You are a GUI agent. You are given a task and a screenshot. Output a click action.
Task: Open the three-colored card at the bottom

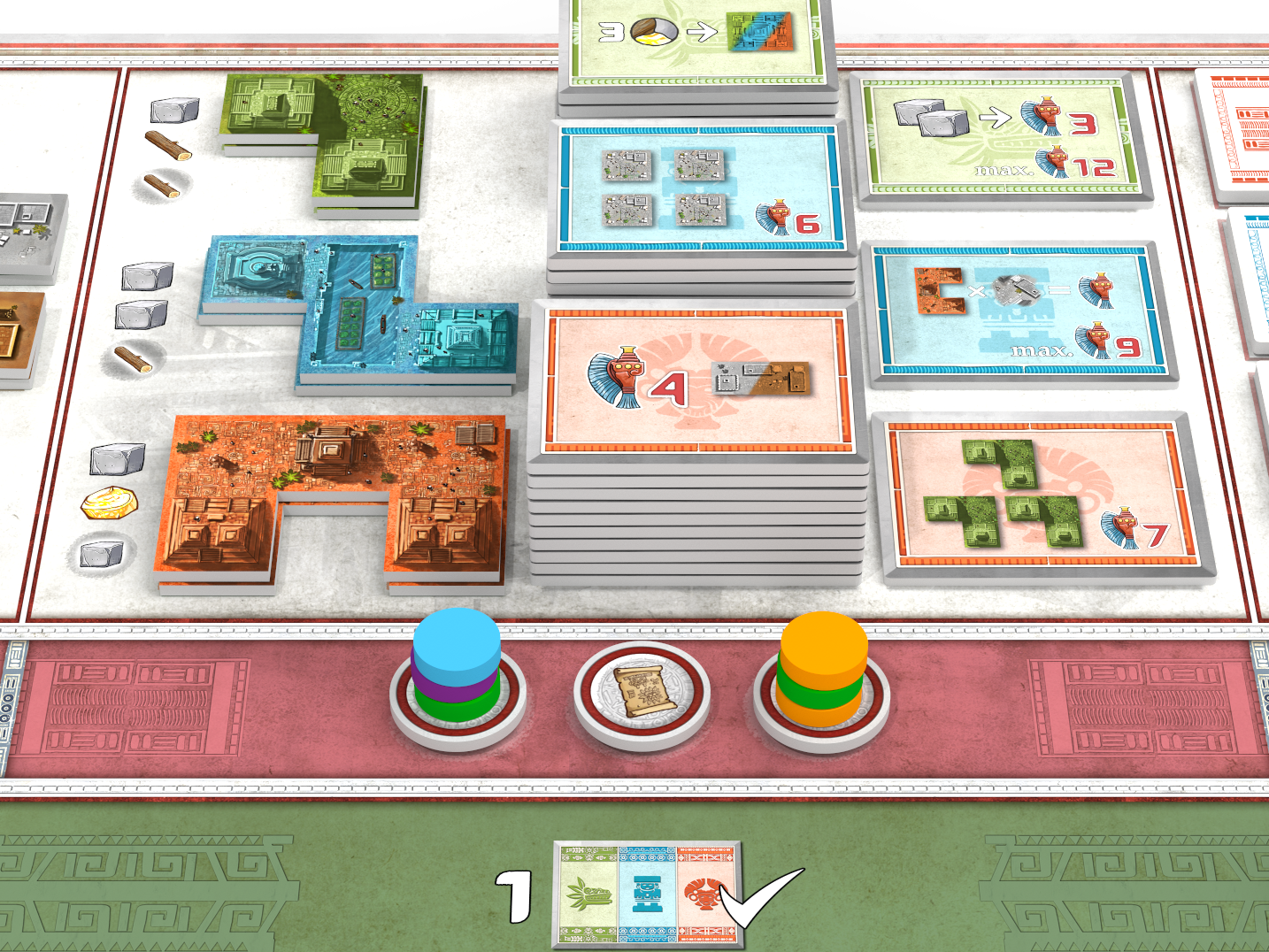pyautogui.click(x=646, y=894)
